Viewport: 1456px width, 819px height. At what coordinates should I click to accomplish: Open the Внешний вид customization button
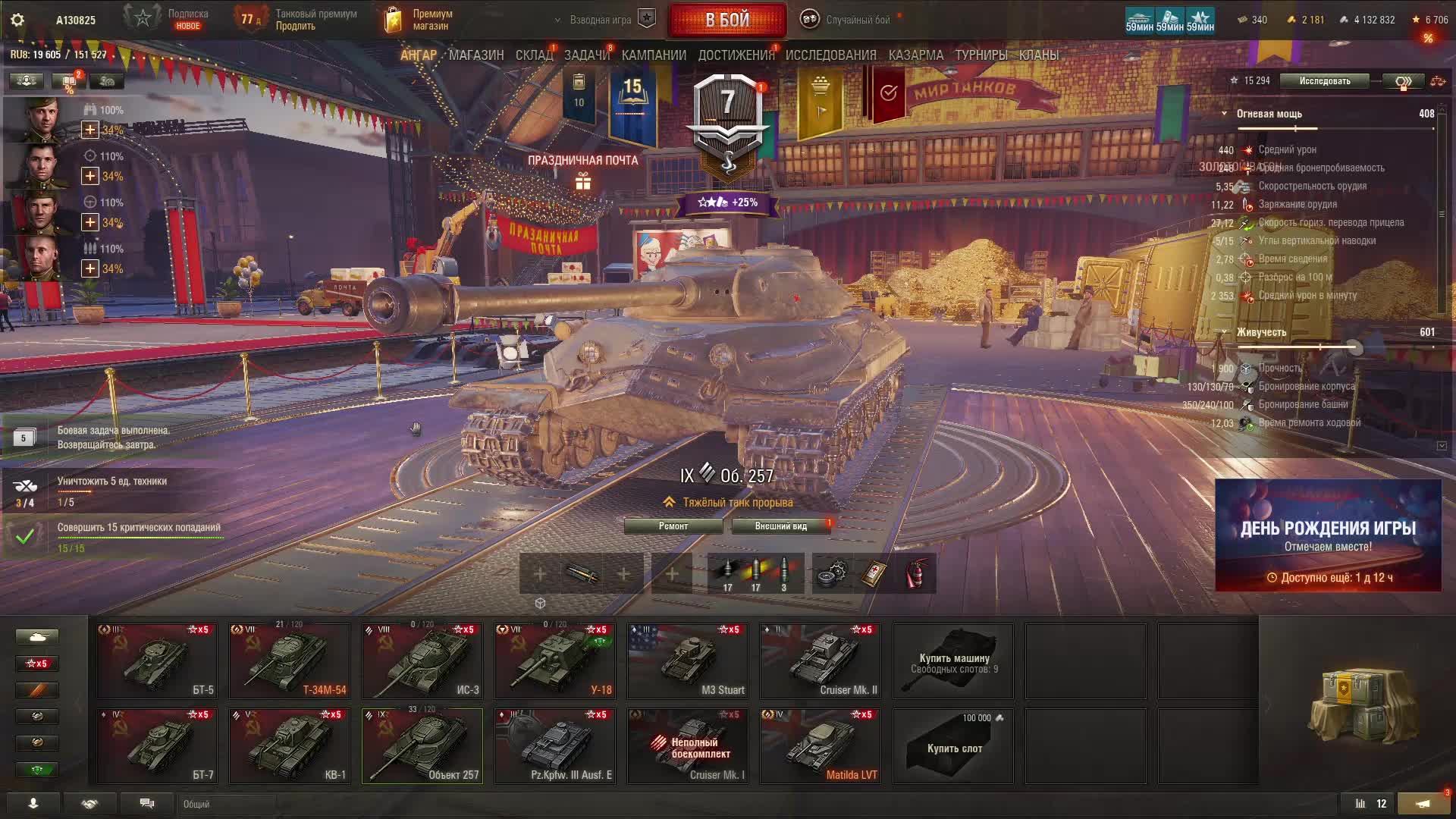[781, 526]
